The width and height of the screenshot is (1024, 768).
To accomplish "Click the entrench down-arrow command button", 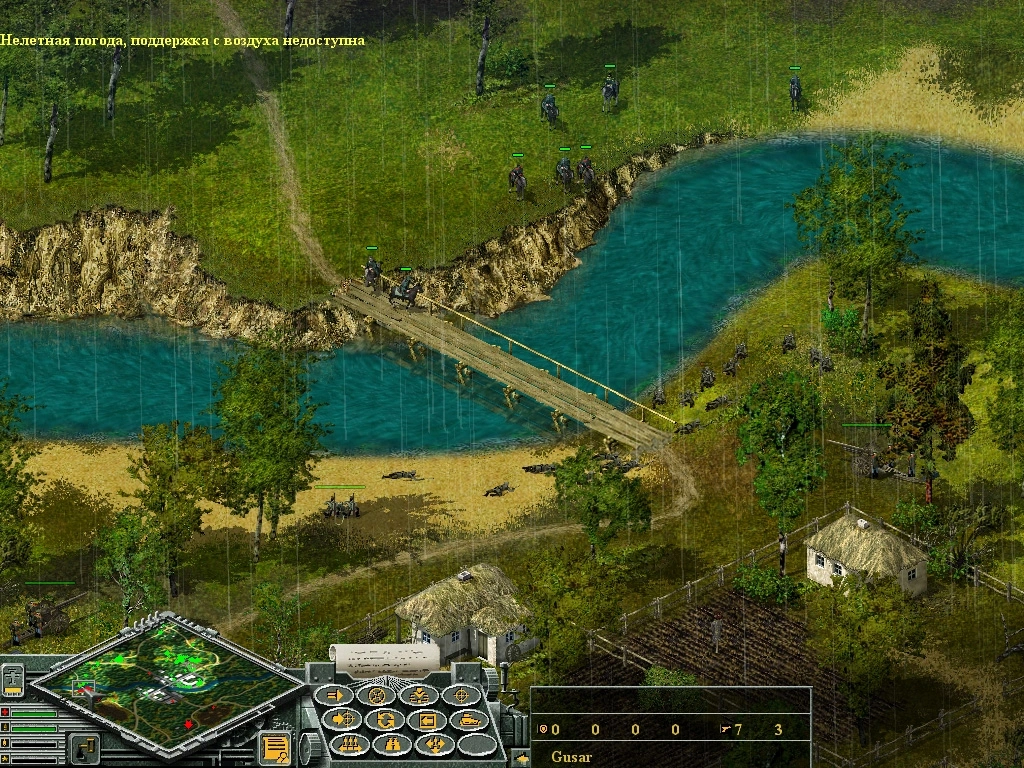I will 420,695.
